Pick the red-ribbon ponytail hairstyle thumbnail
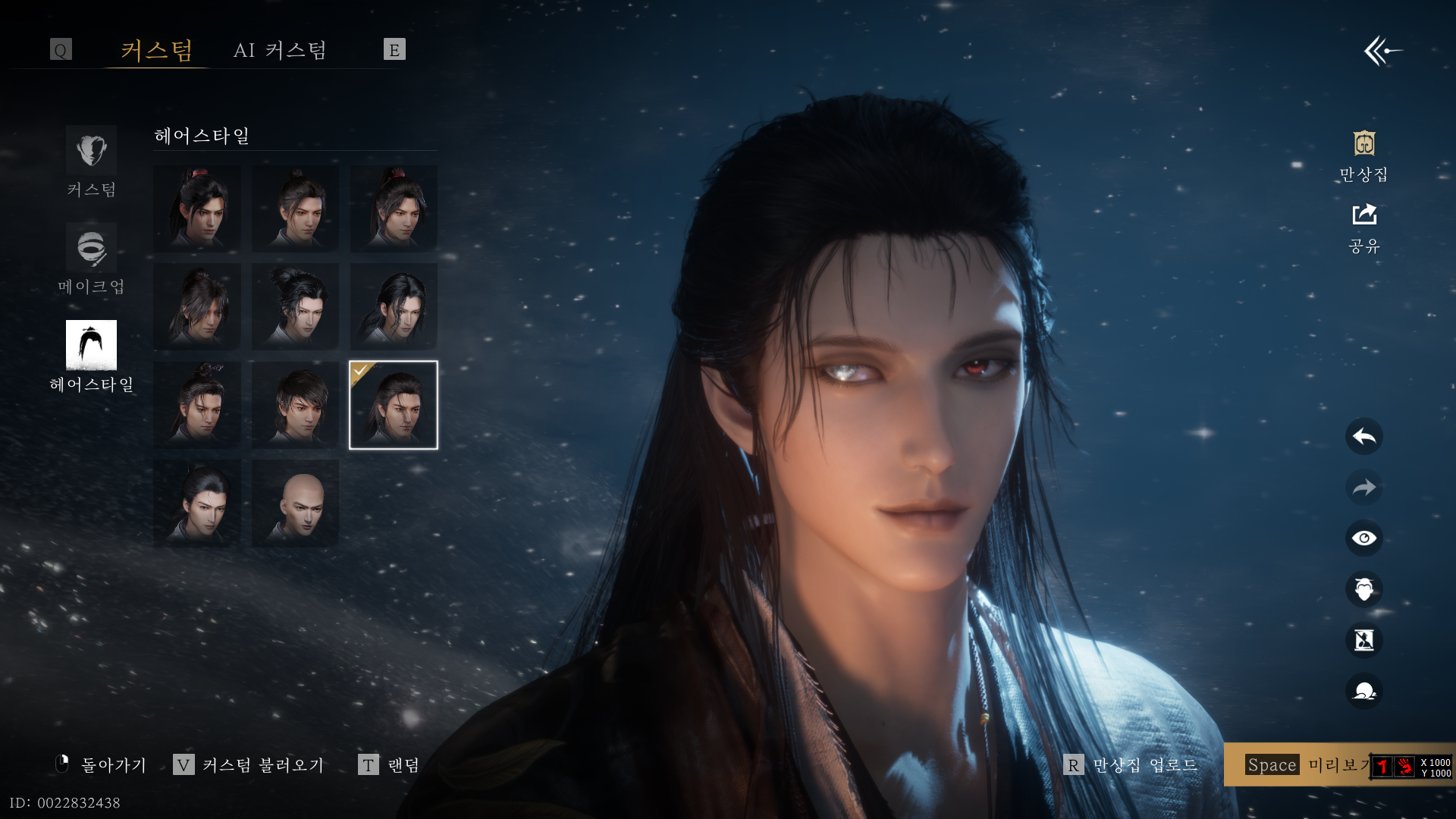Screen dimensions: 1456x819 (197, 209)
